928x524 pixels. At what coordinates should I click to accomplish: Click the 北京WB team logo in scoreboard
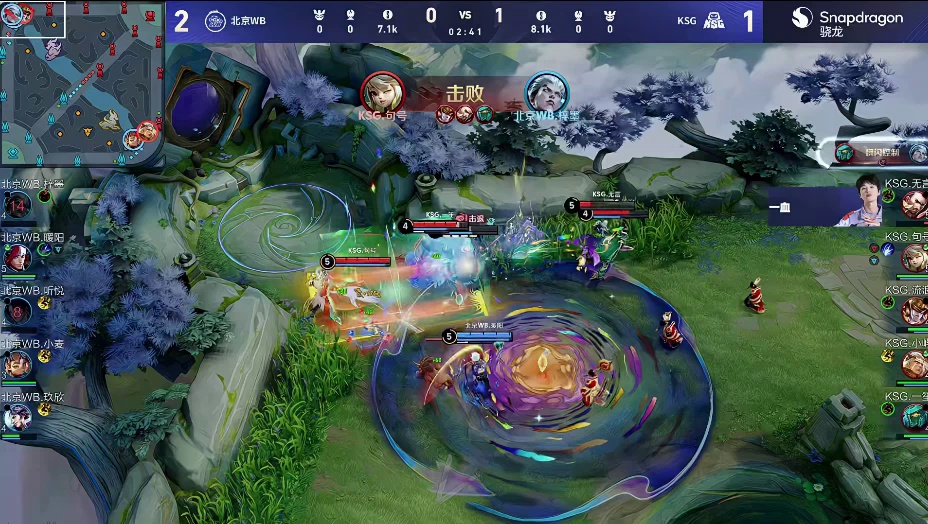(215, 20)
